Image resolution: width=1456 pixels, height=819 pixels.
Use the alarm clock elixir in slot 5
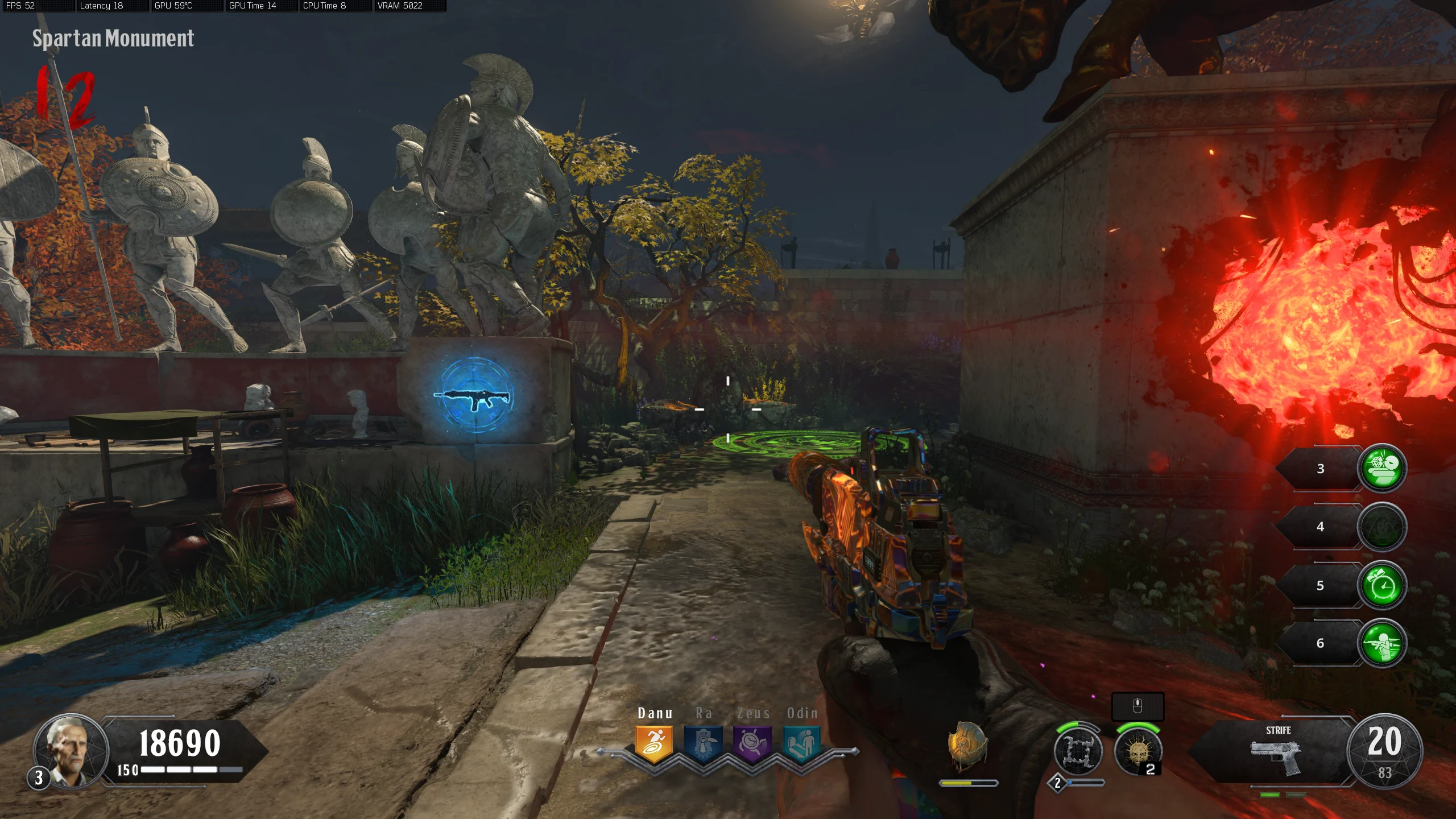point(1382,585)
